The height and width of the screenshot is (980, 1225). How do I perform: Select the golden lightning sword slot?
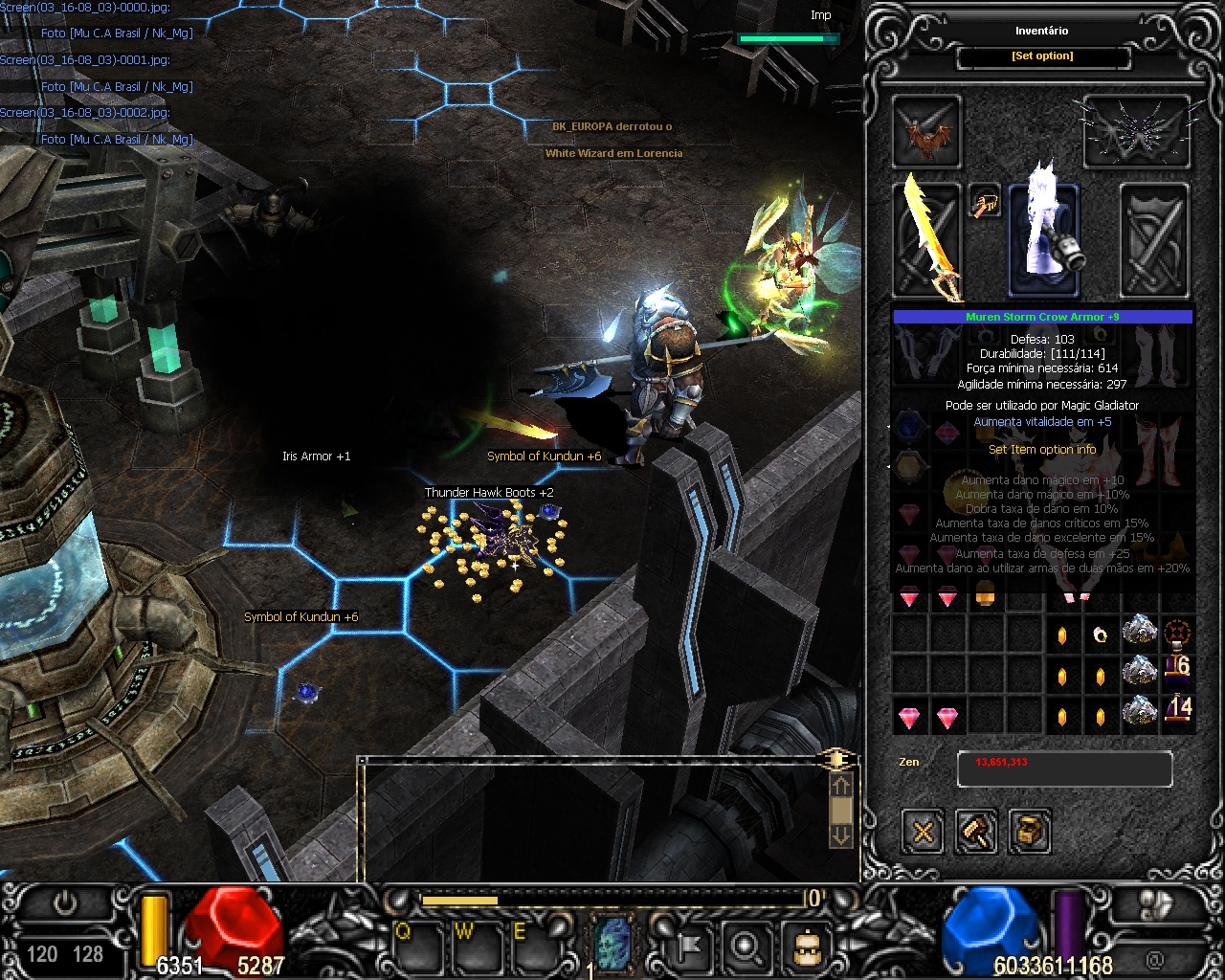point(926,239)
